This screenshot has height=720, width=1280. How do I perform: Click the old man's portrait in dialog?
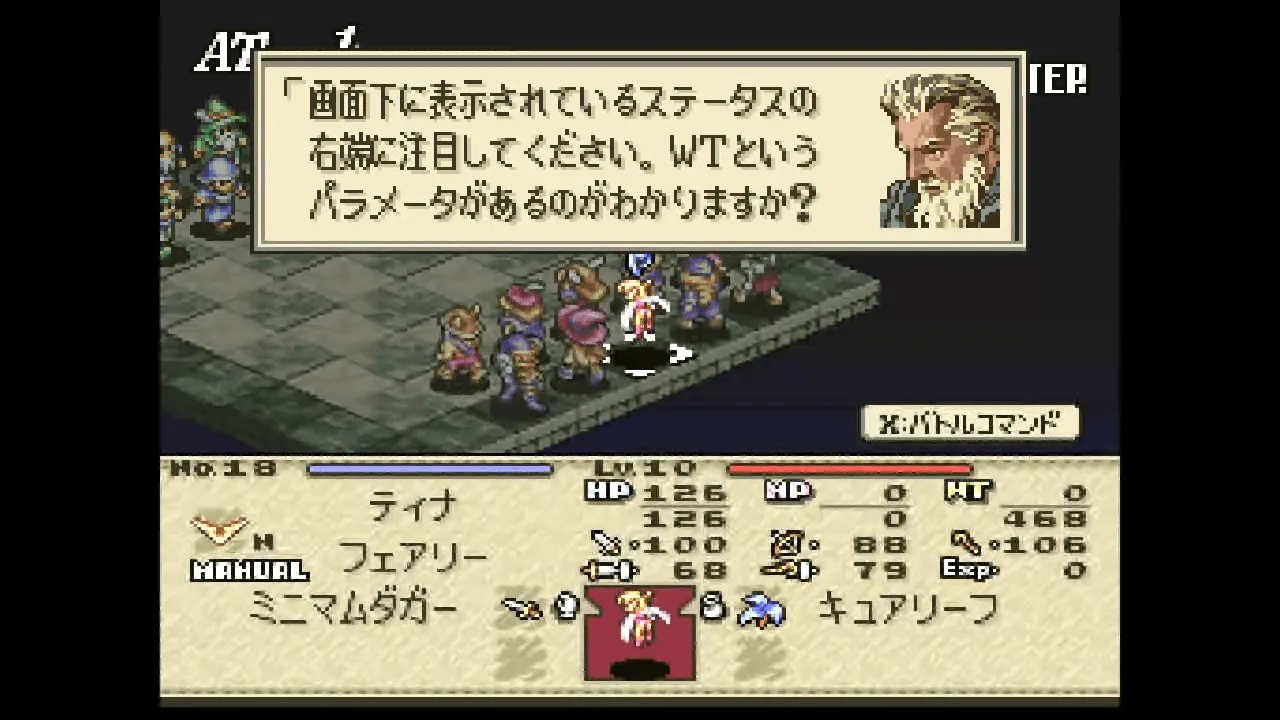940,150
